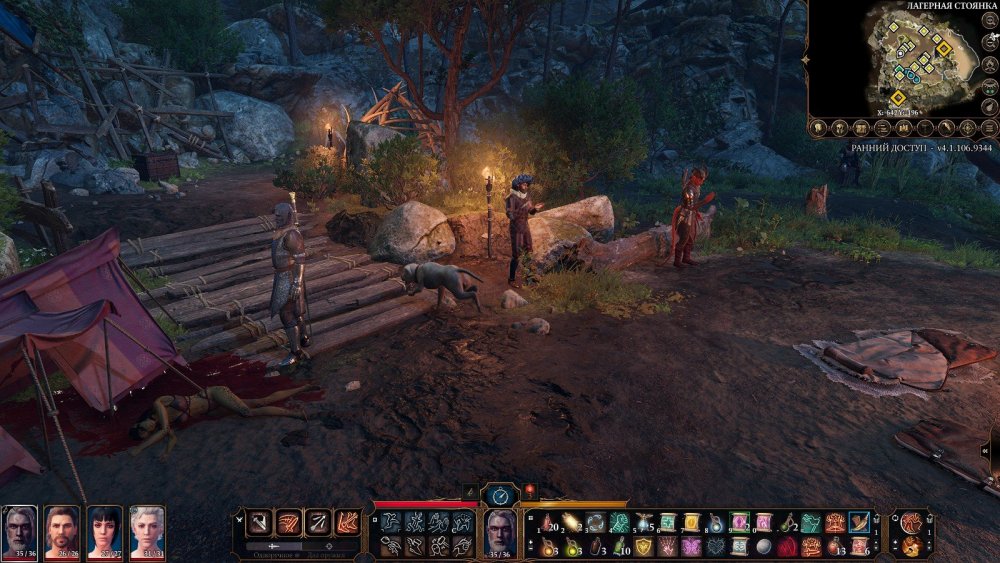Use the crossed arrows ranged attack
This screenshot has height=563, width=1000.
(x=318, y=521)
